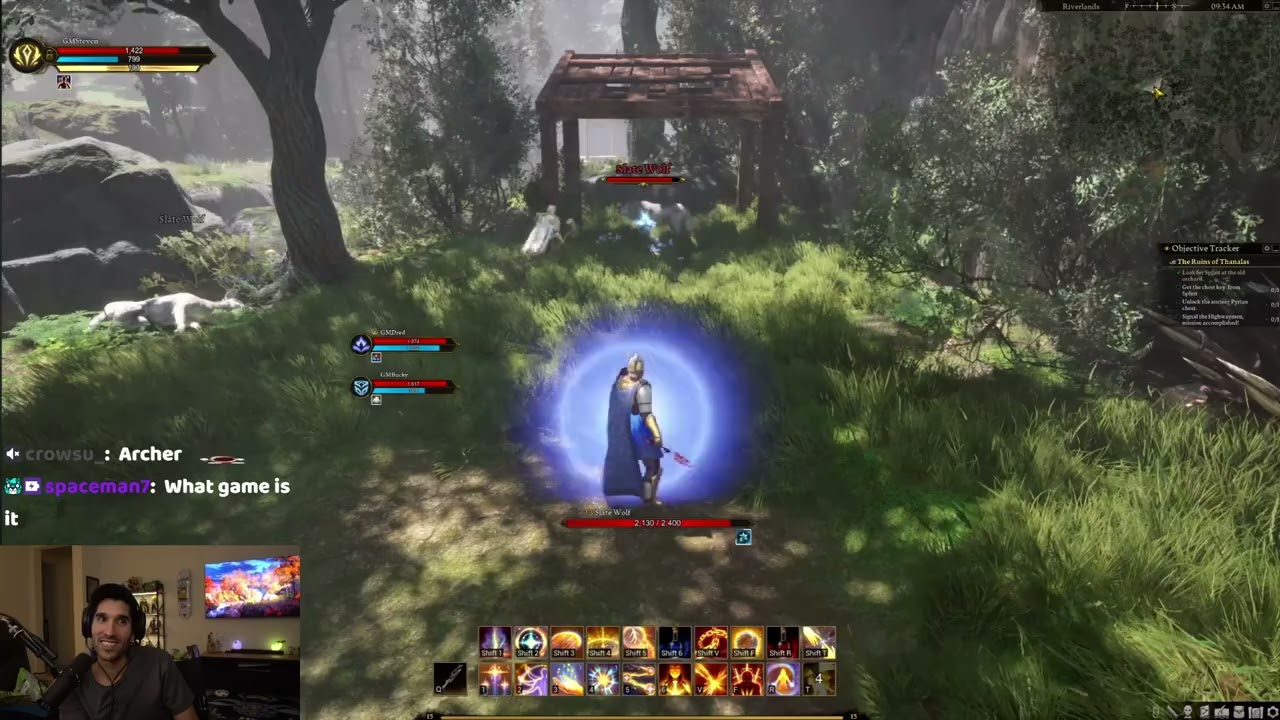1280x720 pixels.
Task: Select the Shift 1 skill on the hotbar
Action: 496,641
